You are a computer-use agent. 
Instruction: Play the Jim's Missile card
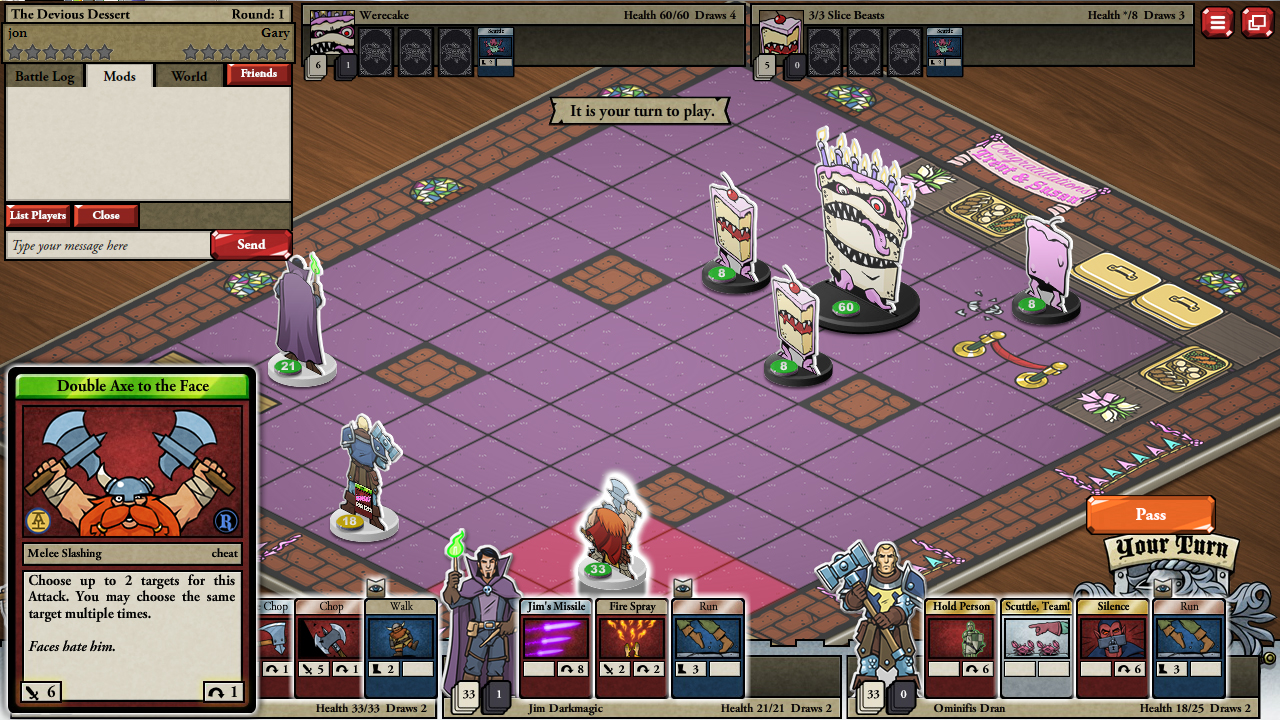coord(556,640)
